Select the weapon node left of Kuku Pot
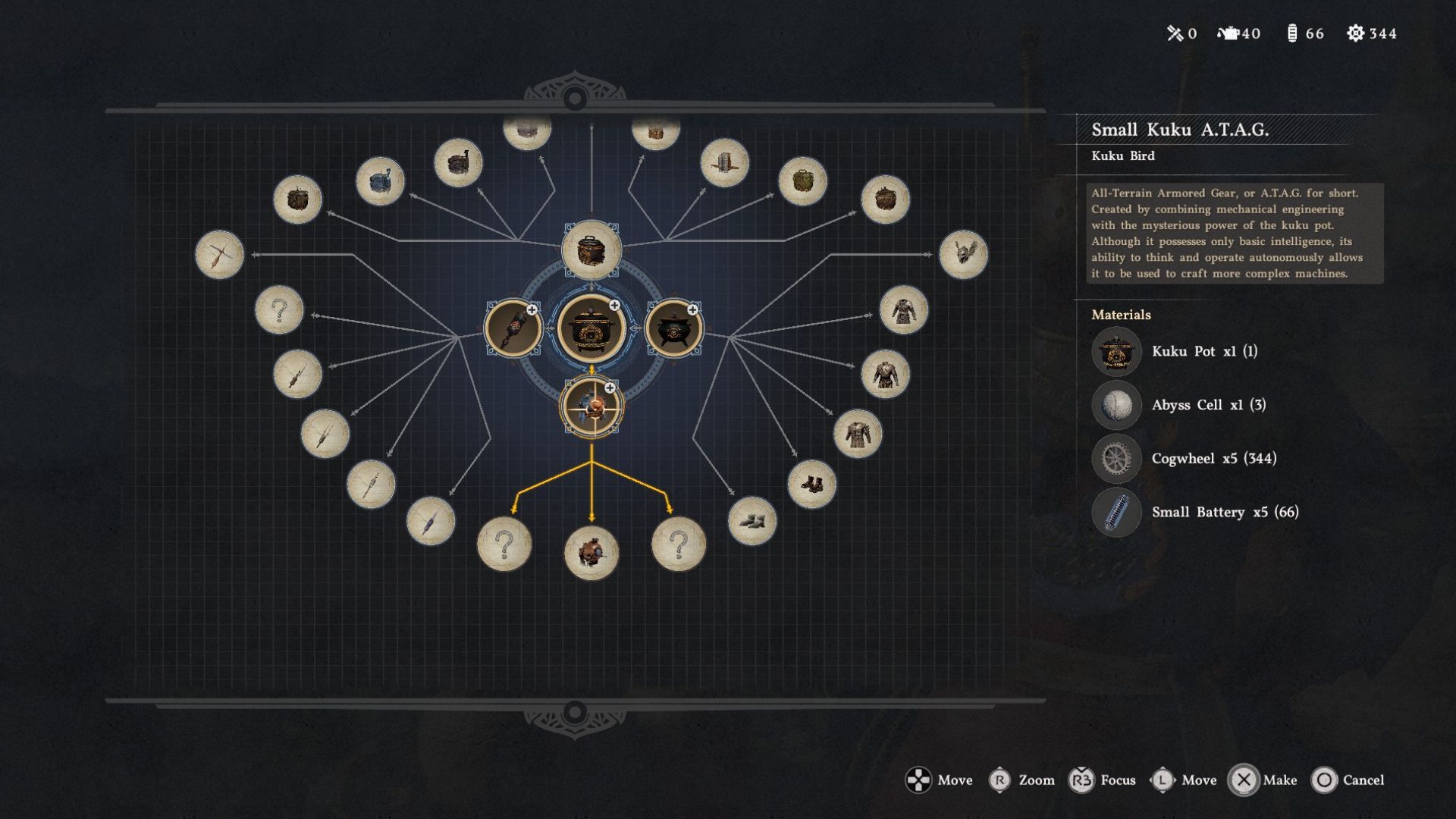 pos(513,328)
